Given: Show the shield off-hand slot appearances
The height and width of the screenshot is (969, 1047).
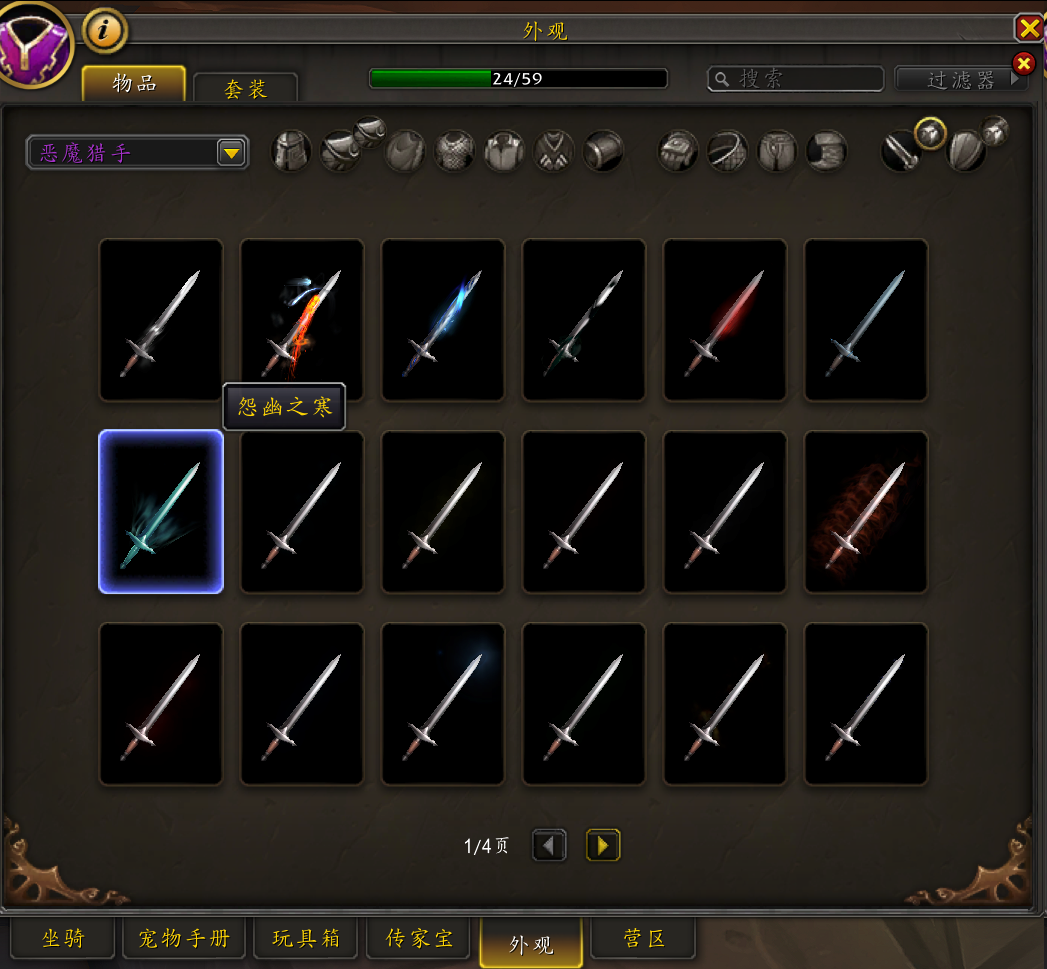Looking at the screenshot, I should tap(965, 151).
